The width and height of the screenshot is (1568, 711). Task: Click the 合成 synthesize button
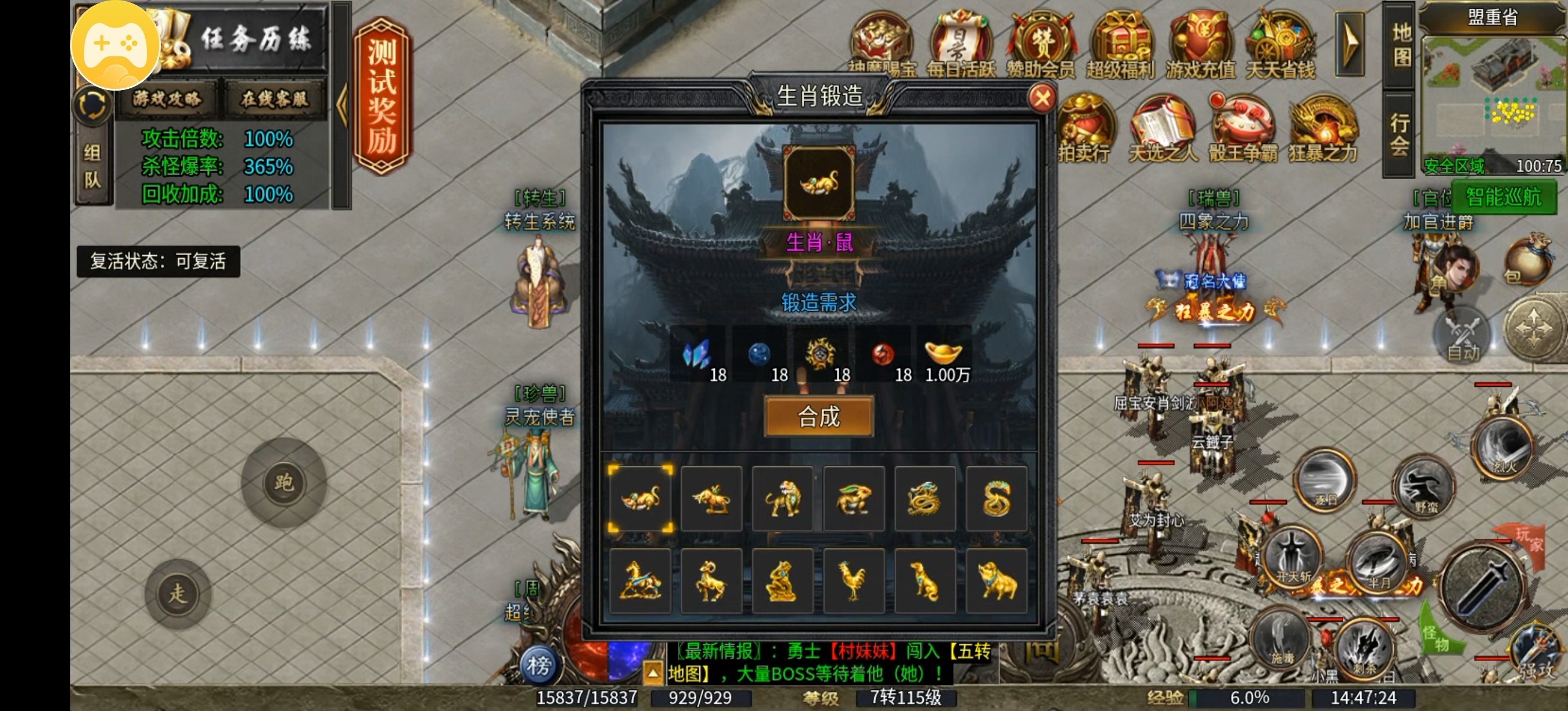tap(819, 416)
